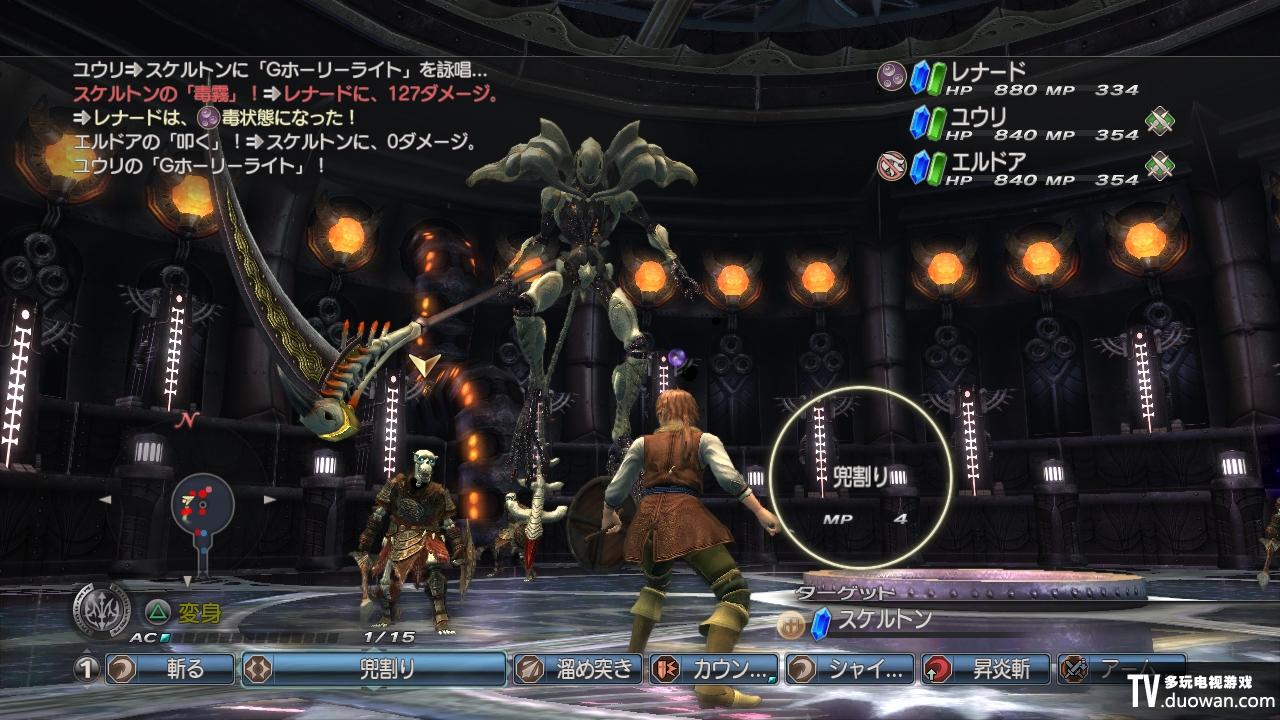This screenshot has width=1280, height=720.
Task: Open the circular minimap radar
Action: (x=202, y=506)
